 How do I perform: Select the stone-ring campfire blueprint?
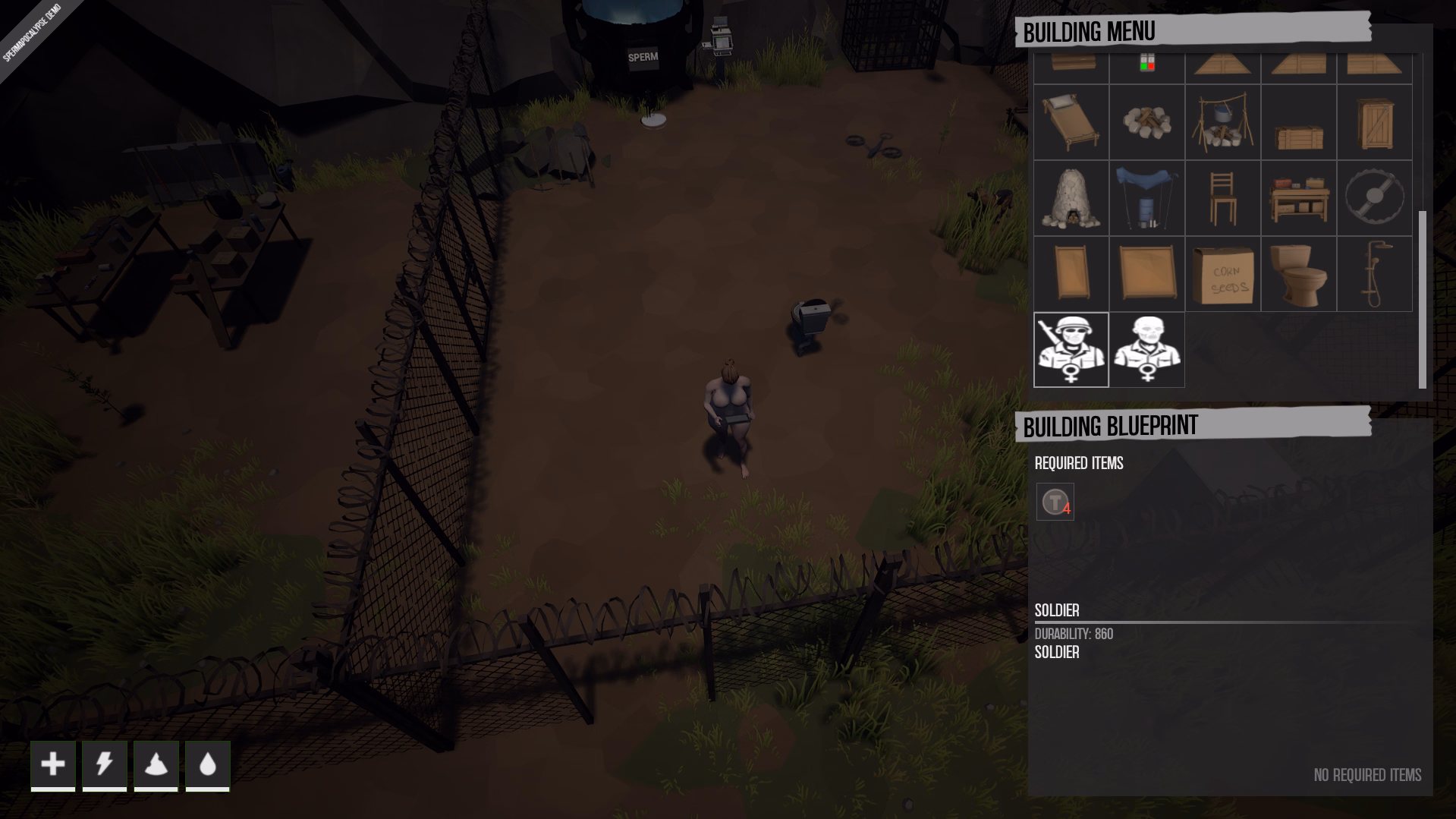coord(1146,122)
